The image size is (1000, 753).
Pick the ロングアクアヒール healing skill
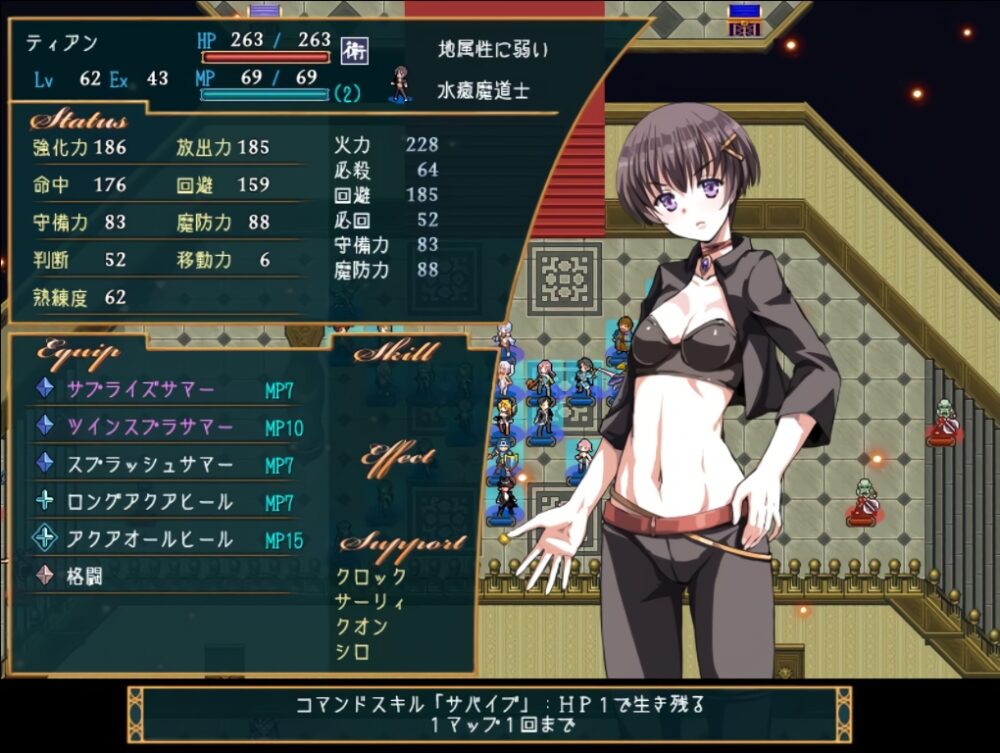click(150, 502)
